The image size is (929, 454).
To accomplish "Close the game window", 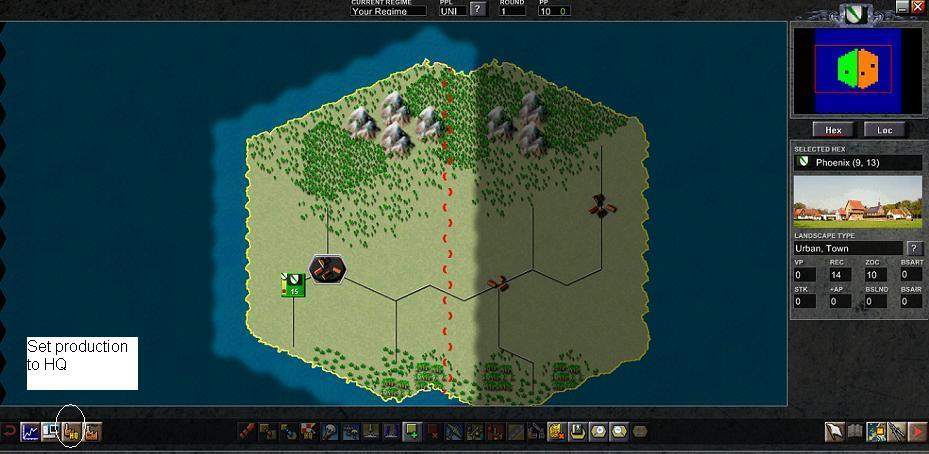I will [x=918, y=7].
